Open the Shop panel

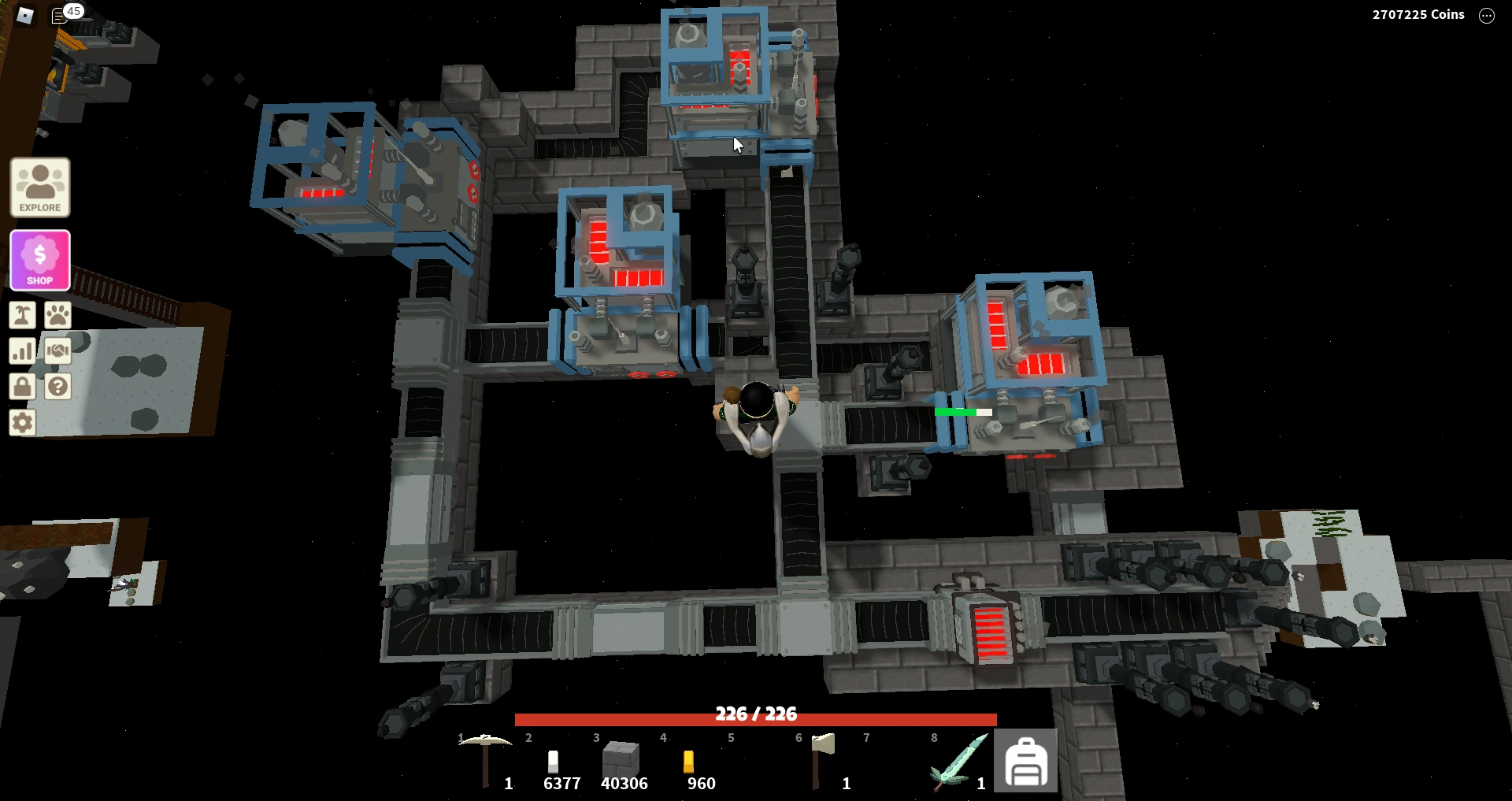[x=39, y=260]
